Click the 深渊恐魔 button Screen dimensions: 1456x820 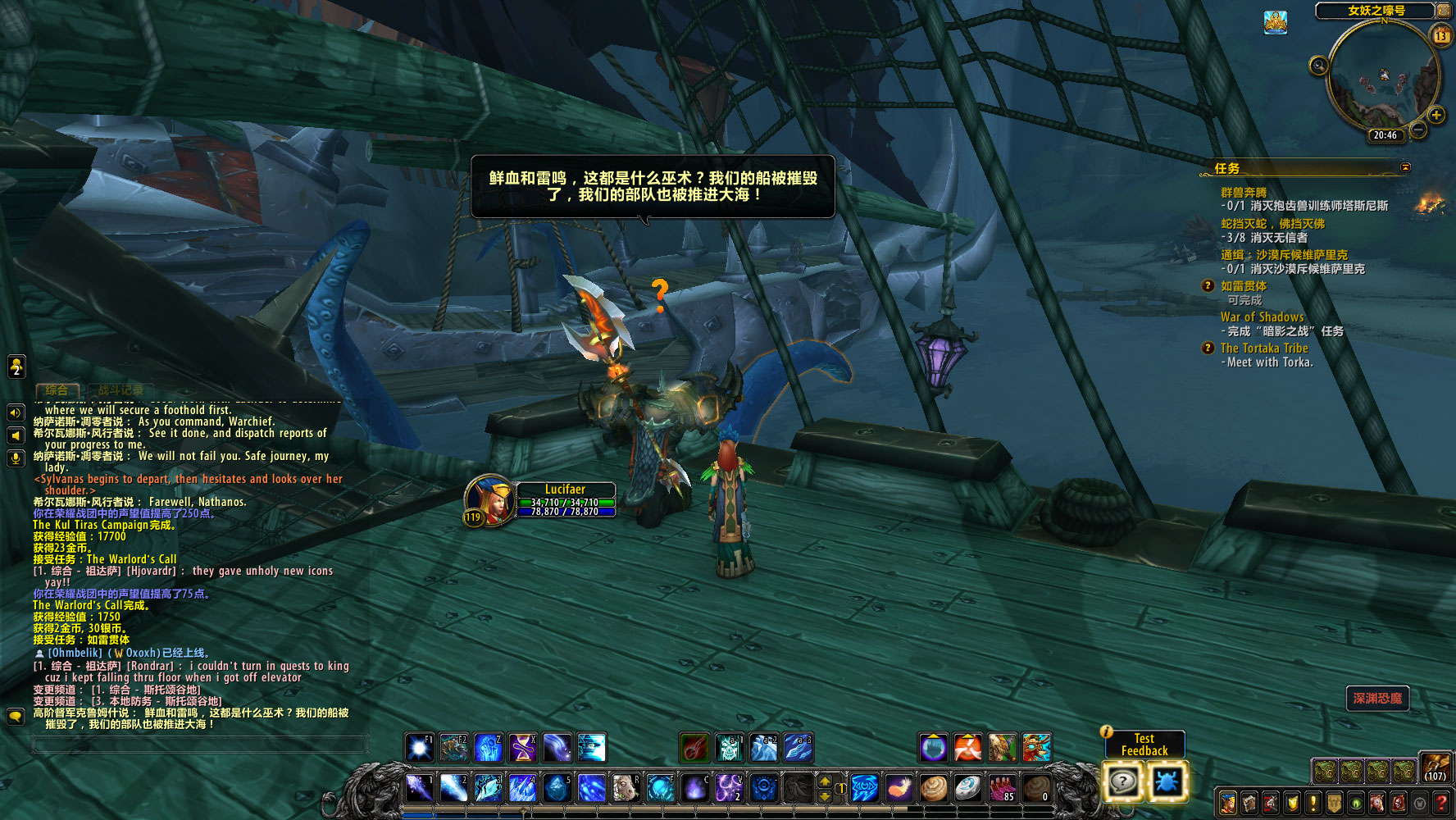point(1377,699)
